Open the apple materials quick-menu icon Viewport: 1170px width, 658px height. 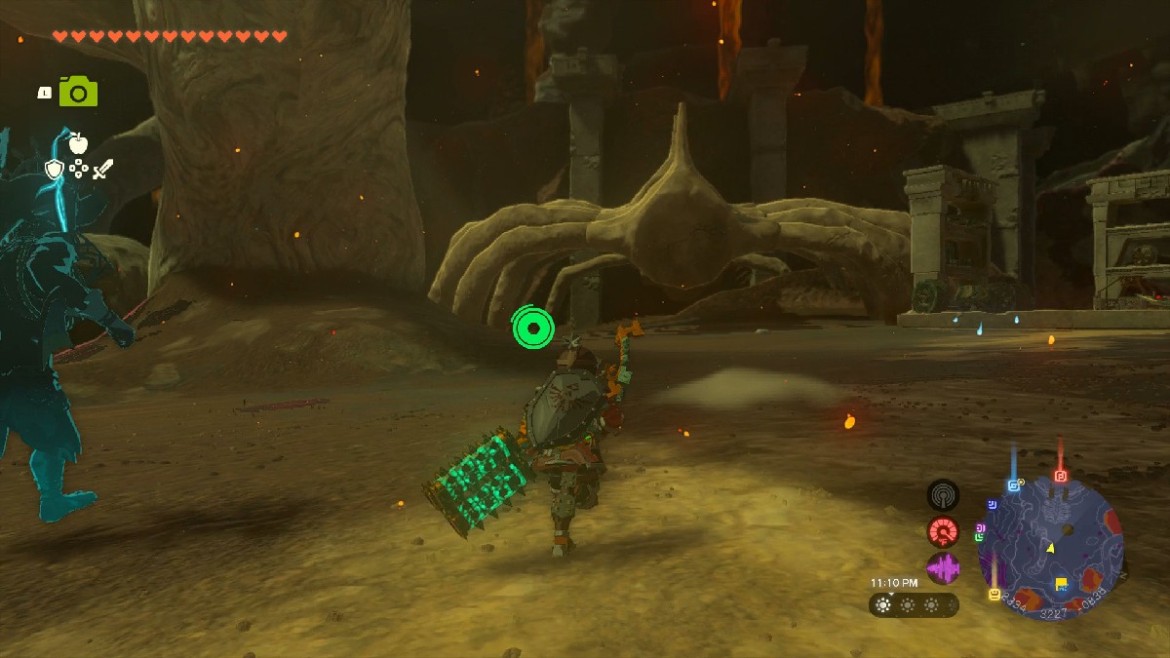click(78, 143)
